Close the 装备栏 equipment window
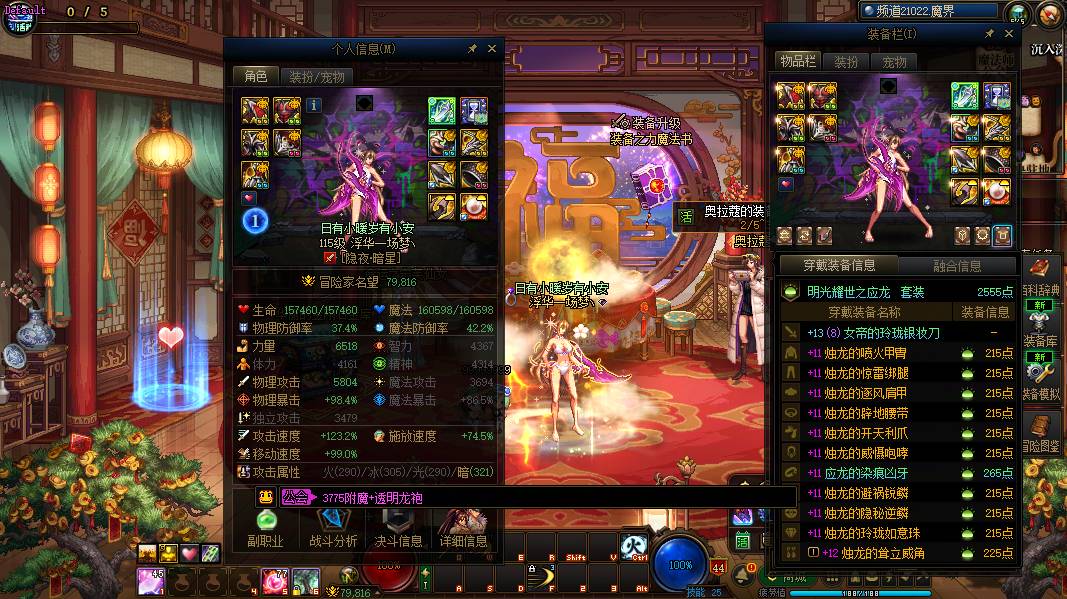 click(x=1008, y=34)
